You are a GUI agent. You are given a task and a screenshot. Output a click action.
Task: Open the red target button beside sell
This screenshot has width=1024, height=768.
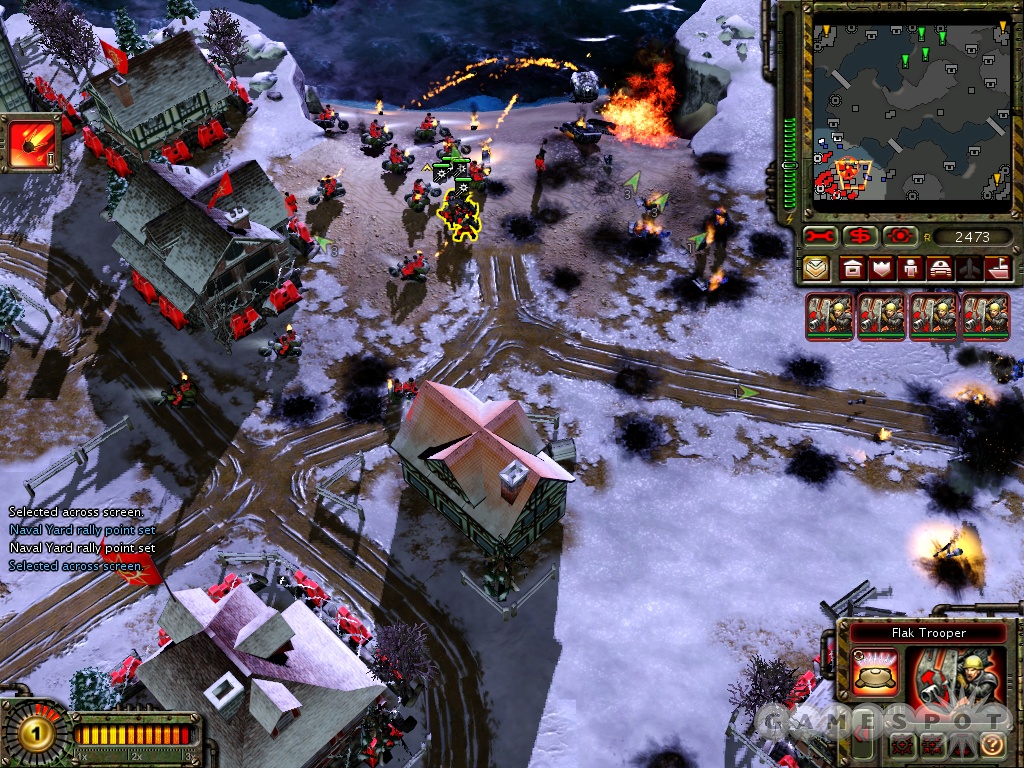coord(899,237)
